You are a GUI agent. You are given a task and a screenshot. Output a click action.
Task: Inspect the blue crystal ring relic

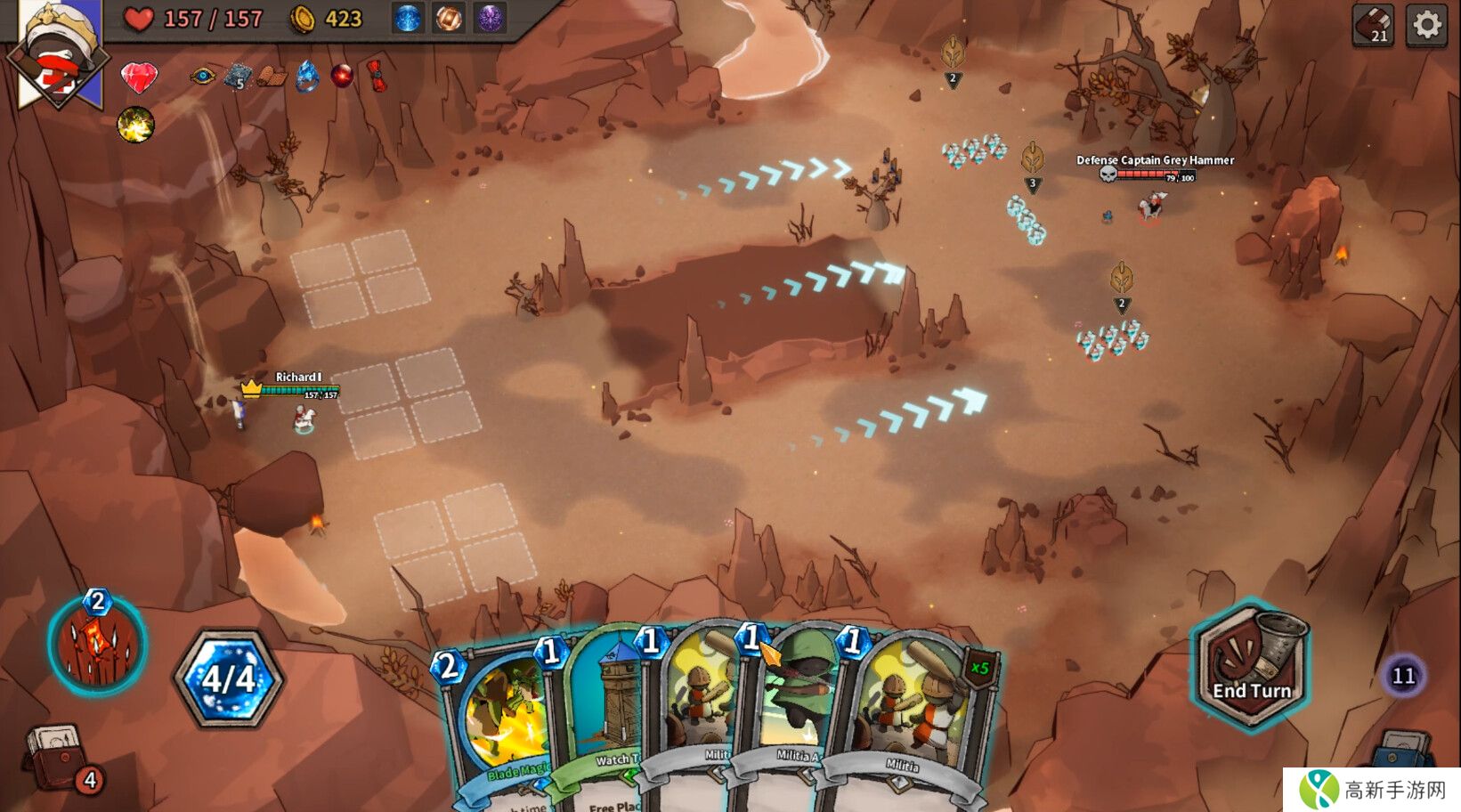[x=307, y=77]
